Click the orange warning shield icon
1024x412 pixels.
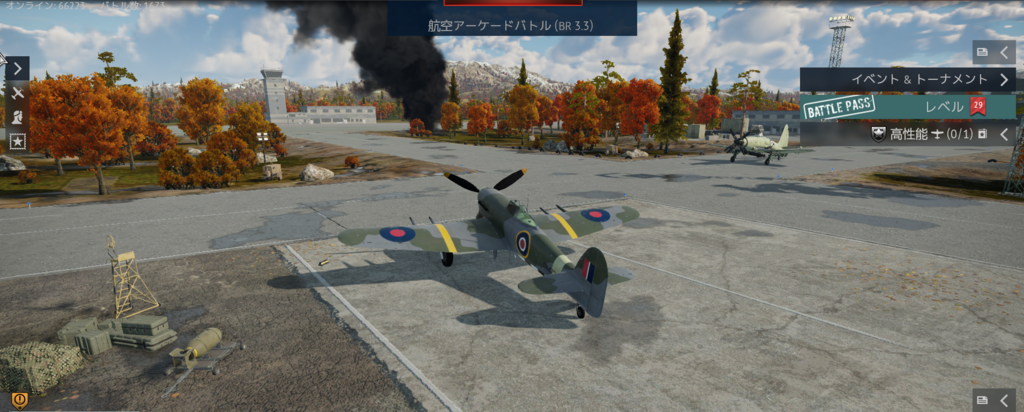pos(18,401)
